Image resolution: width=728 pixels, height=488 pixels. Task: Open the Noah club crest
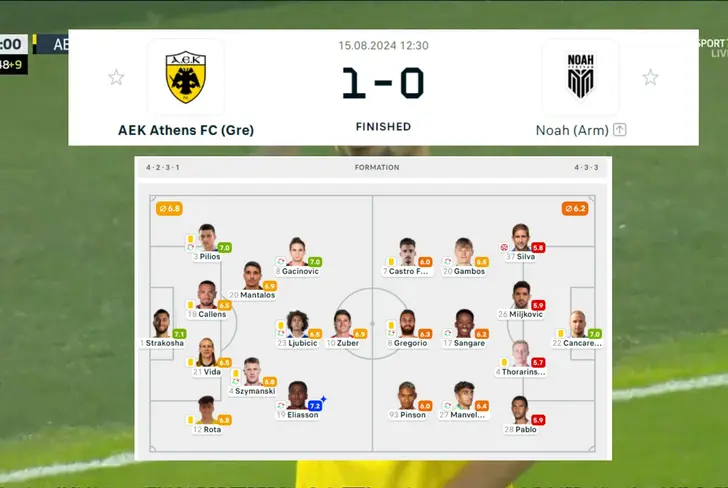tap(580, 78)
